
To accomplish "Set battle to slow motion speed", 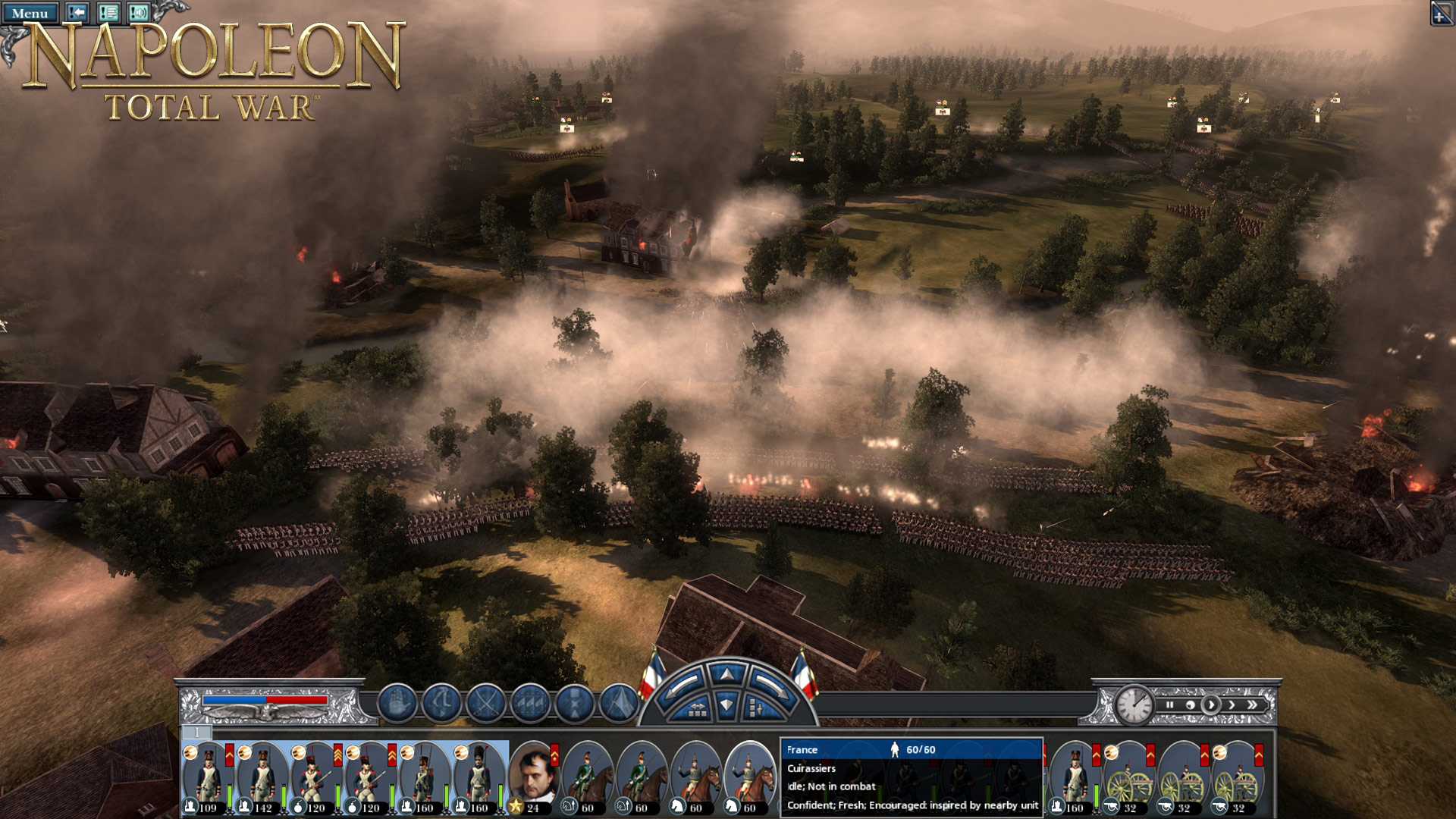I will (1190, 705).
